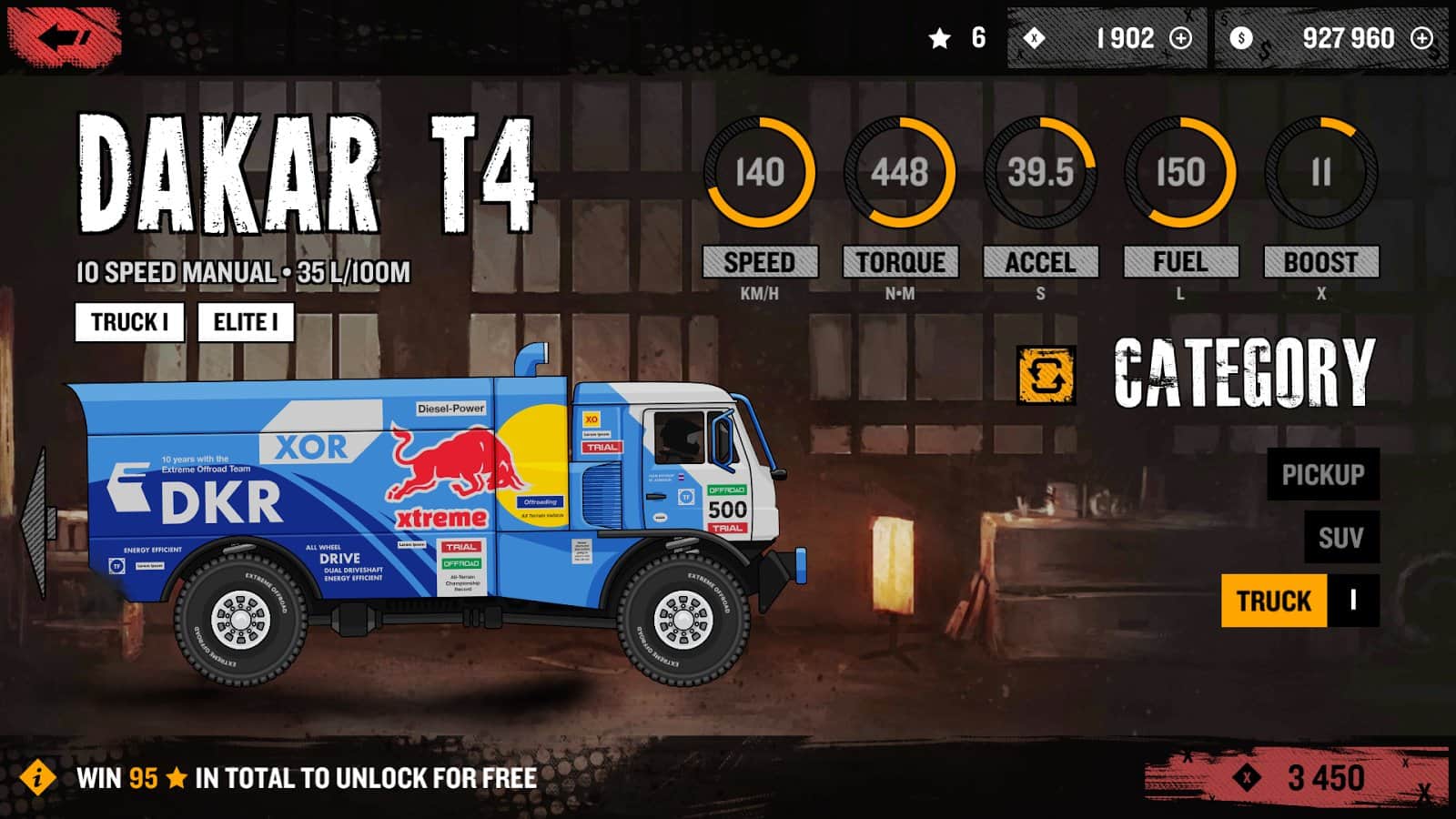Viewport: 1456px width, 819px height.
Task: Choose the Truck category
Action: 1274,601
